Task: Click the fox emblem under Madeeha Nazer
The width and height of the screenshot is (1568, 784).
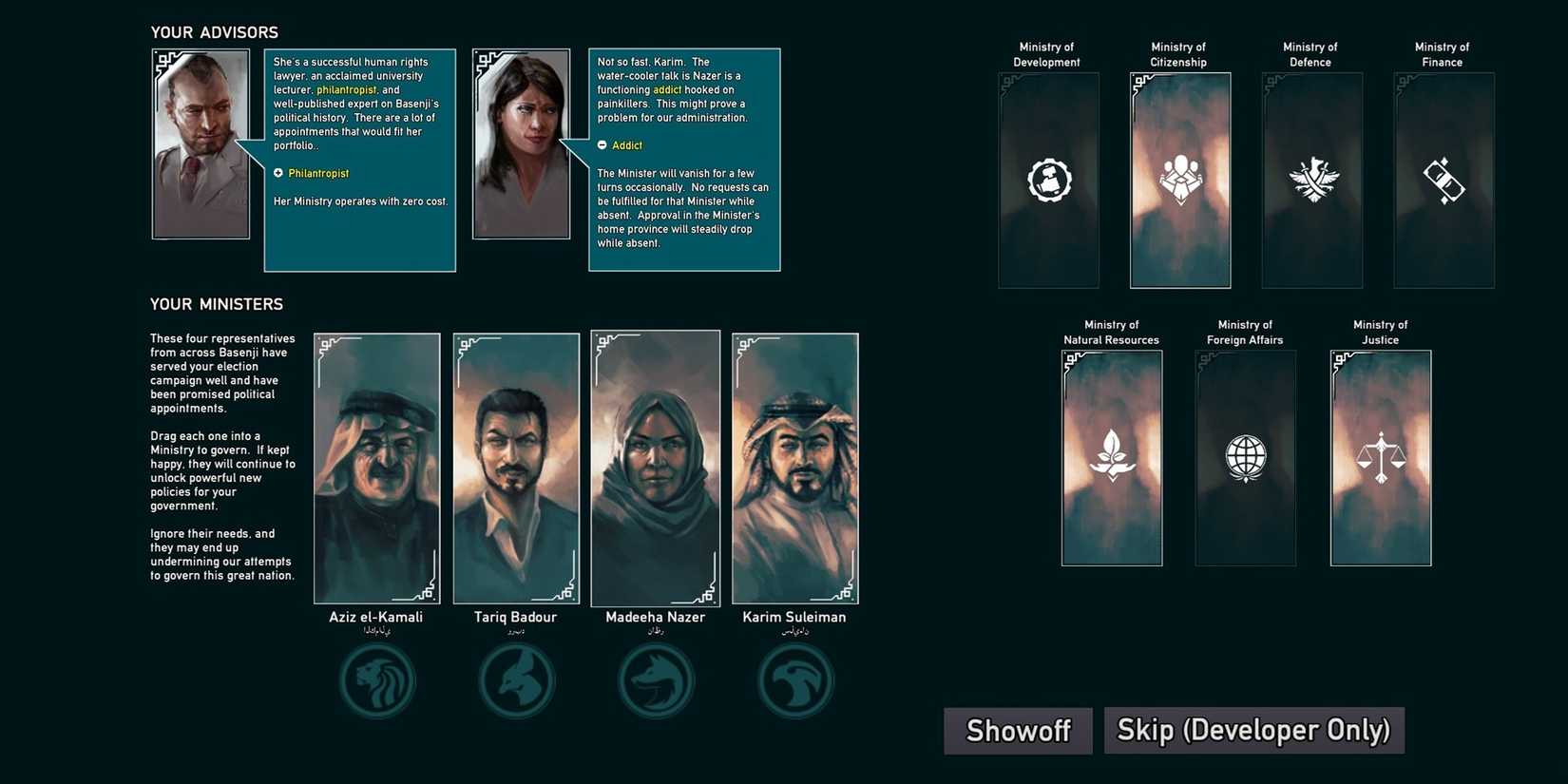Action: [x=656, y=679]
